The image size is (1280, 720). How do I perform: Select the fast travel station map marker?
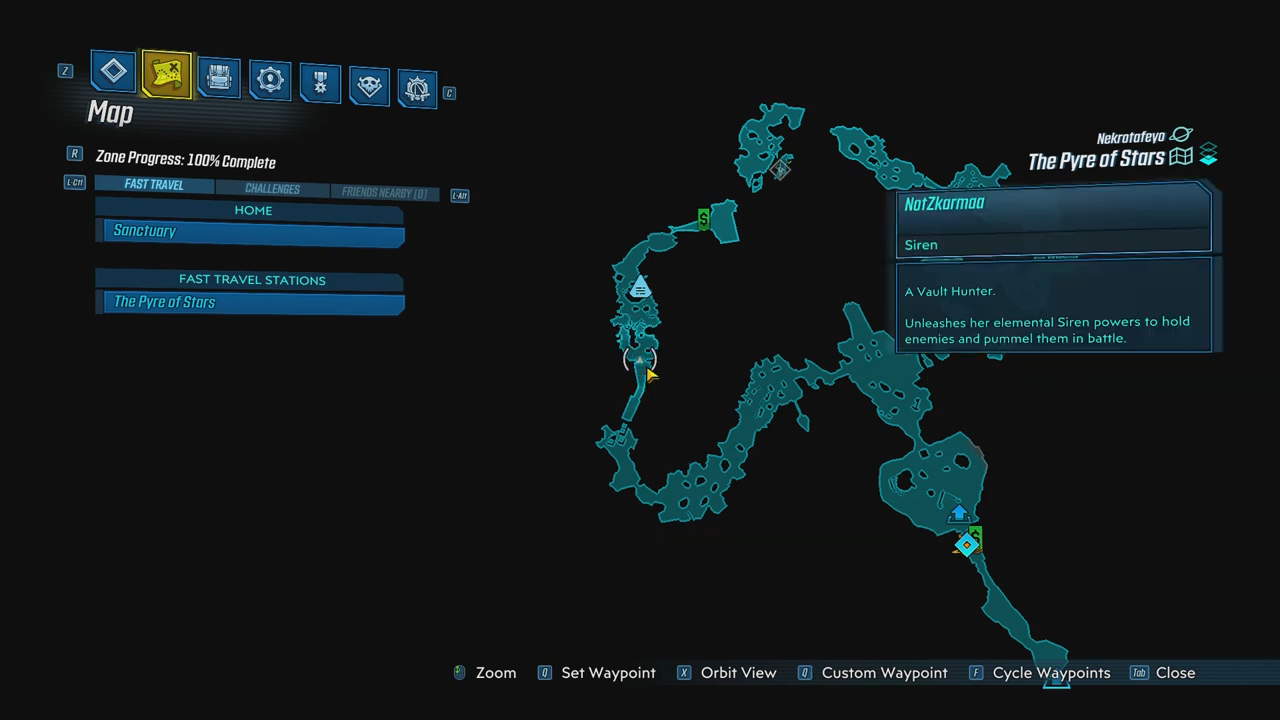pyautogui.click(x=640, y=288)
